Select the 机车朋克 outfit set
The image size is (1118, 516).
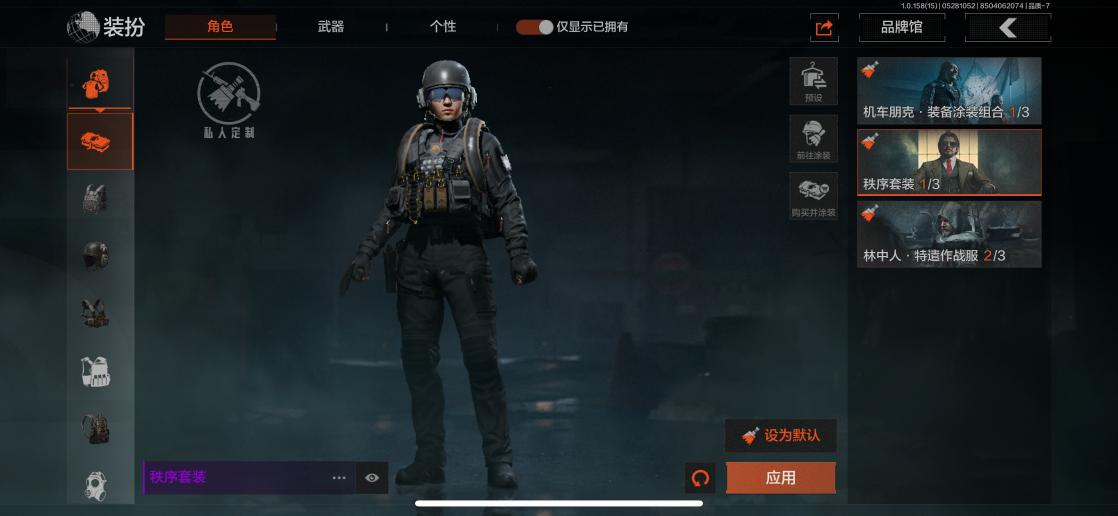[949, 91]
